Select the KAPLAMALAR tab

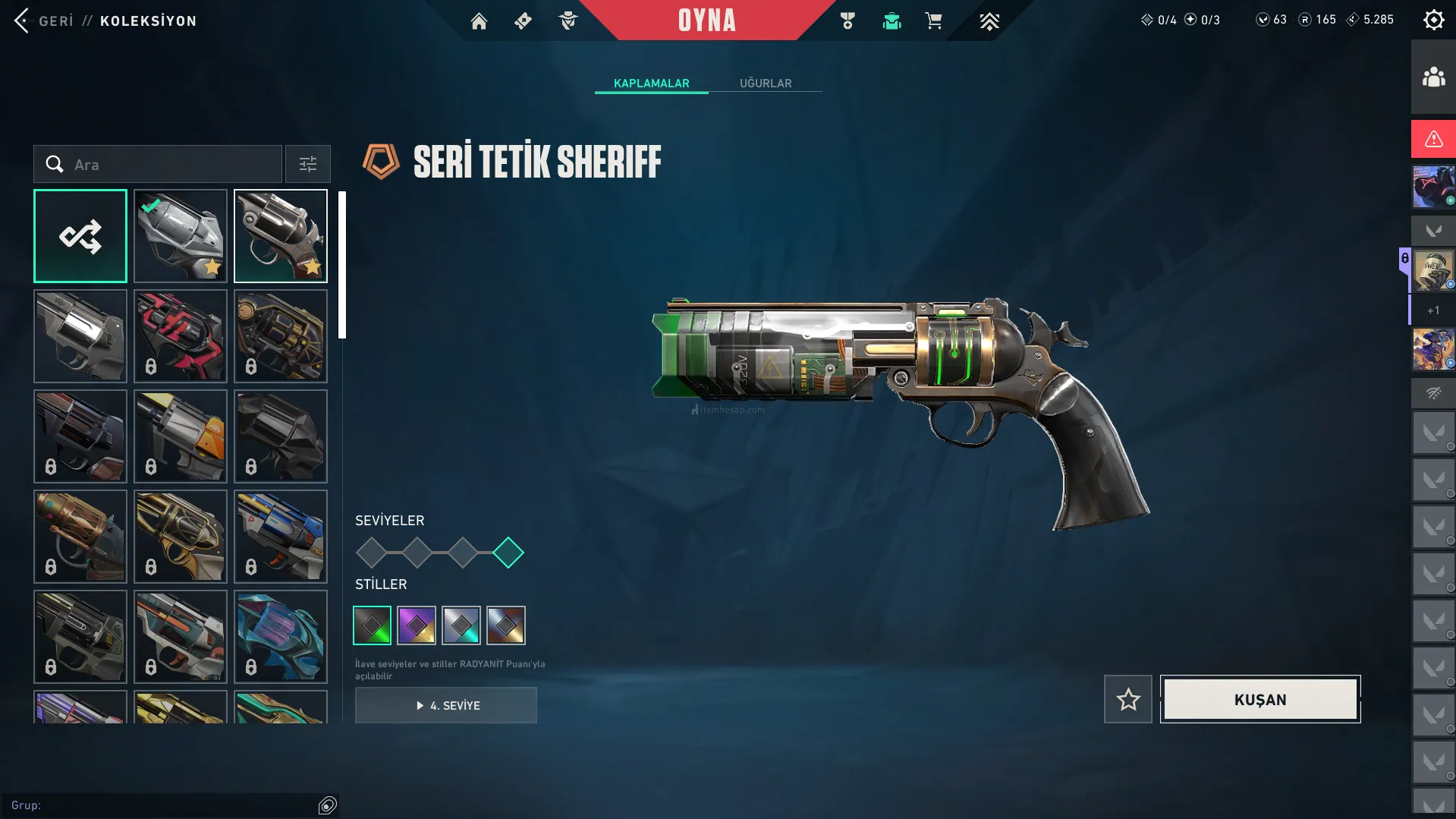[651, 83]
